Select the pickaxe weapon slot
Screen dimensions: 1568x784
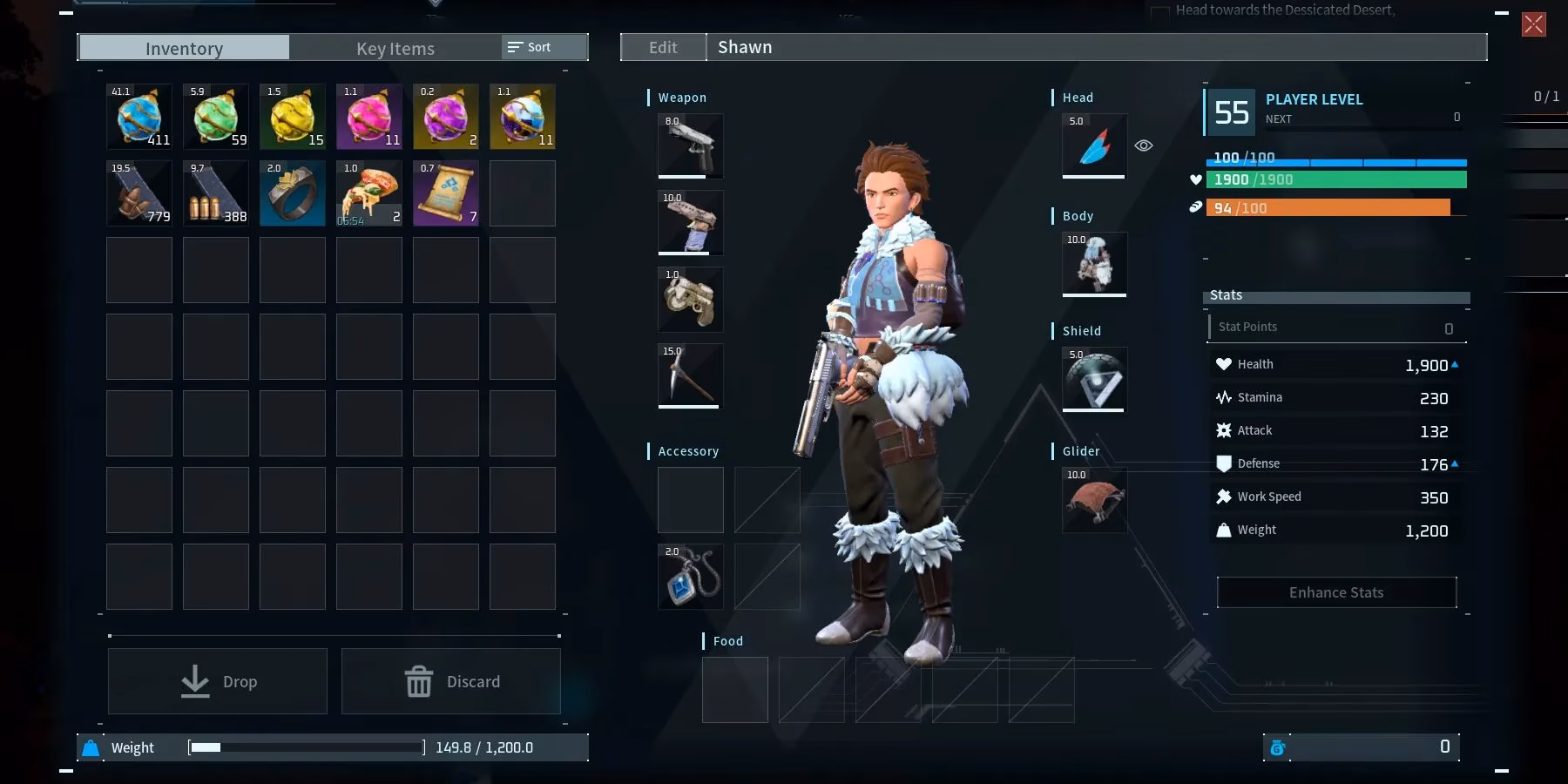(690, 376)
